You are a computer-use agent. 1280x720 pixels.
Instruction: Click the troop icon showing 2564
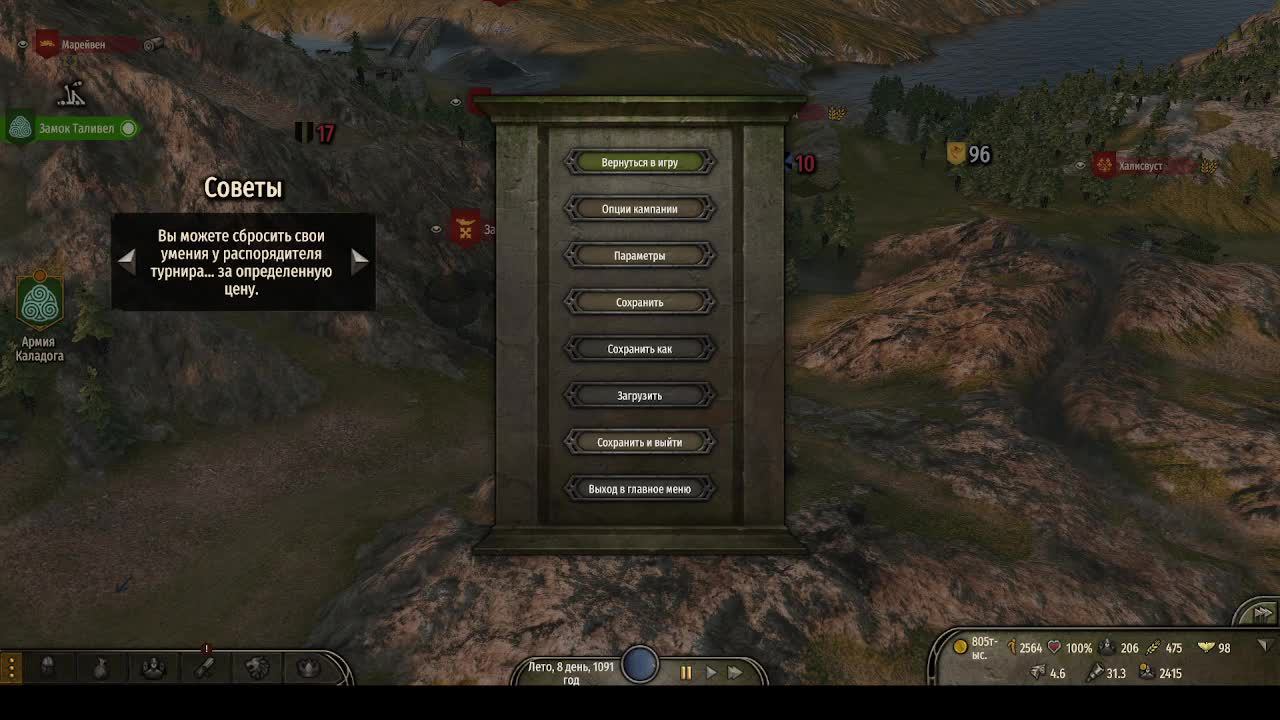click(1011, 646)
